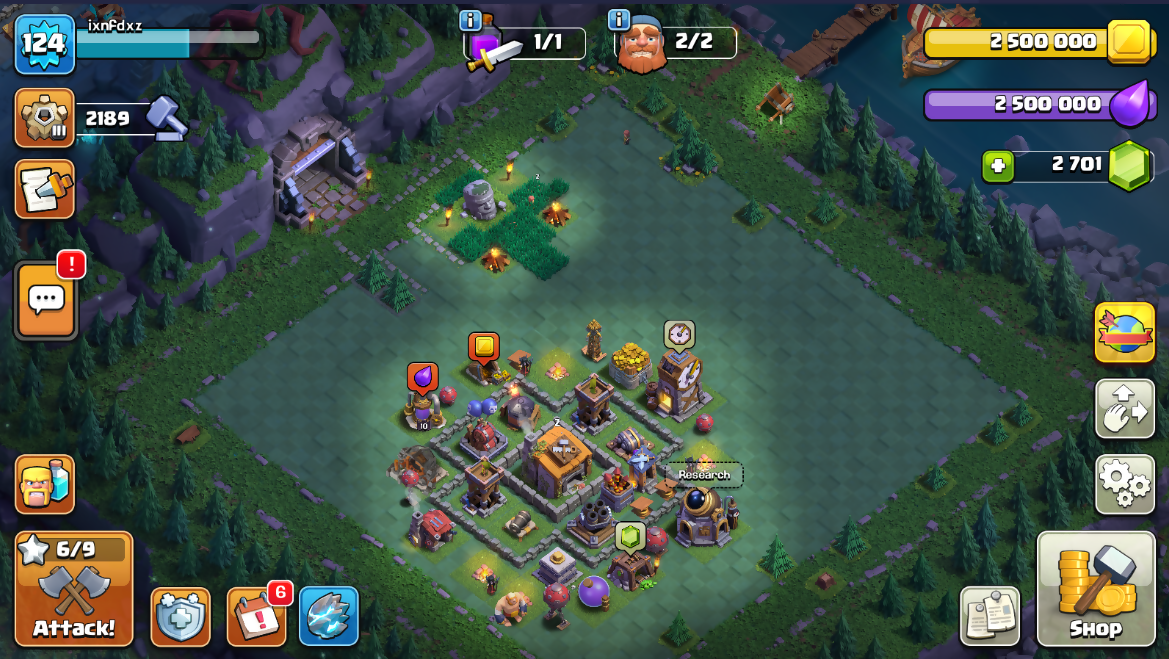
Task: Collect elixir from the purple drop bubble
Action: click(422, 377)
